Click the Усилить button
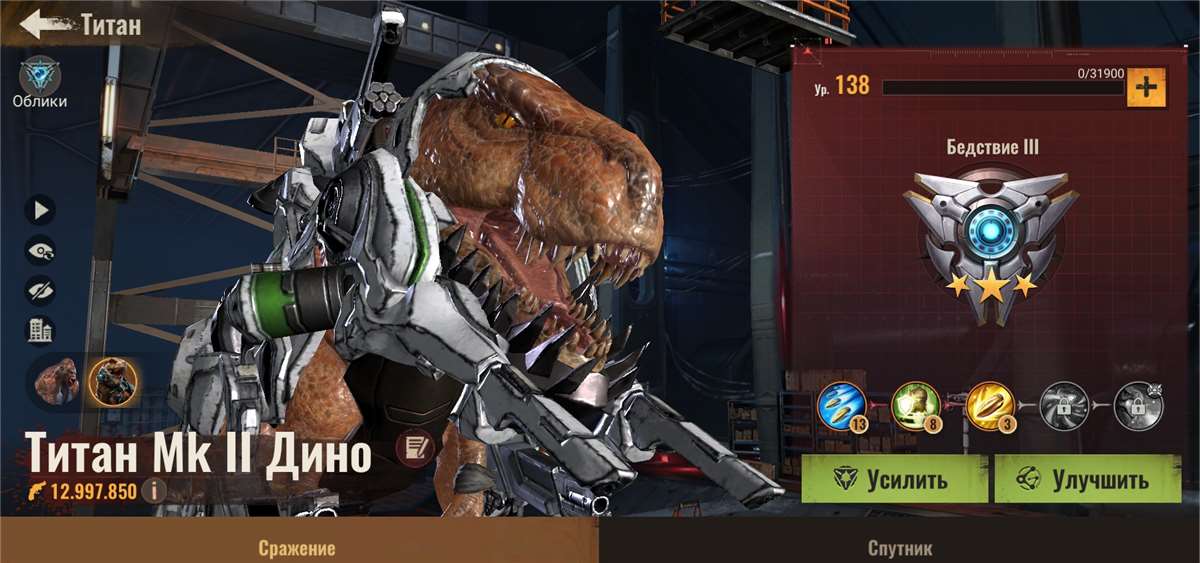 (x=894, y=479)
